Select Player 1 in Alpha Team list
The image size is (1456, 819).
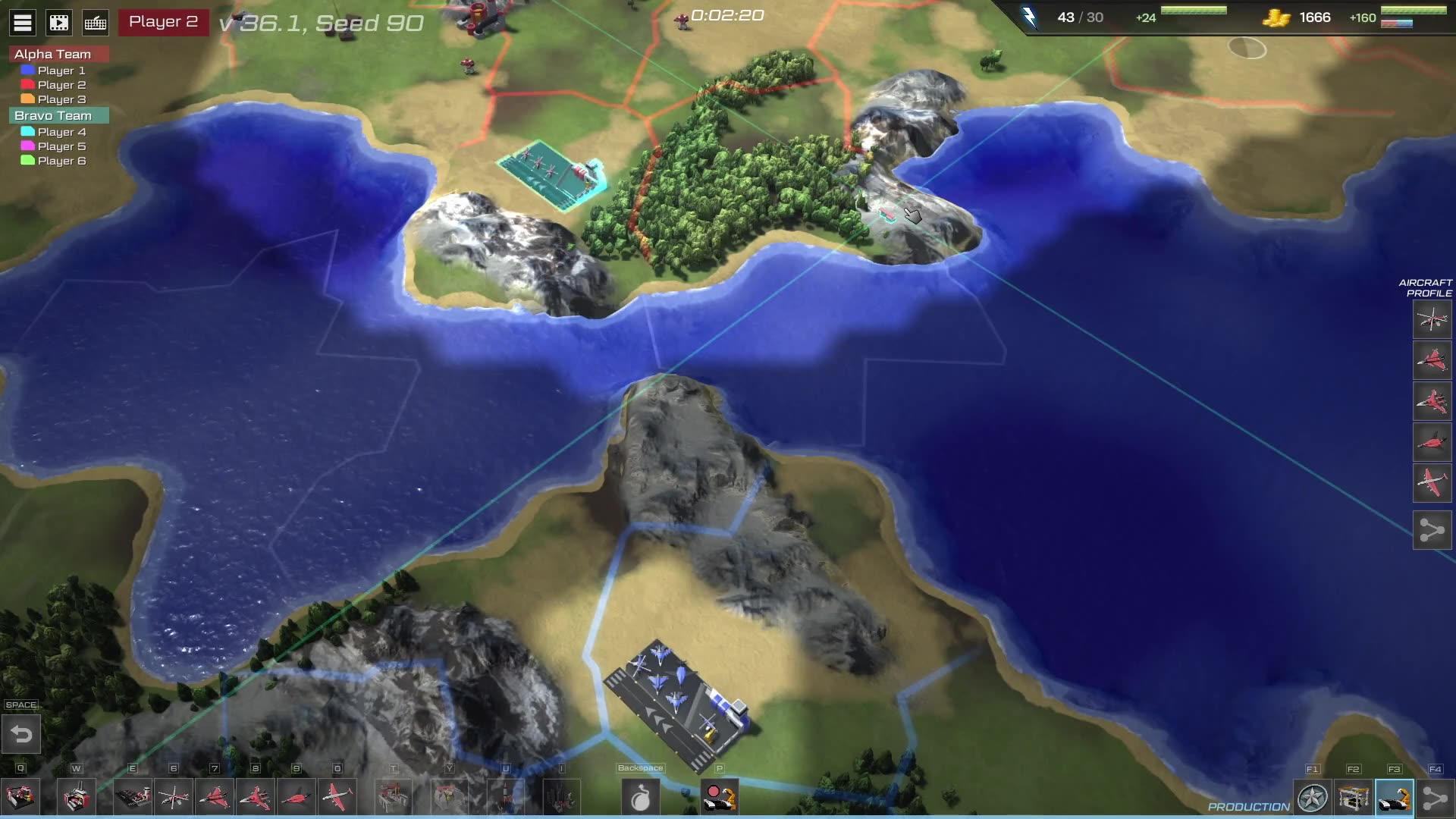[x=61, y=71]
